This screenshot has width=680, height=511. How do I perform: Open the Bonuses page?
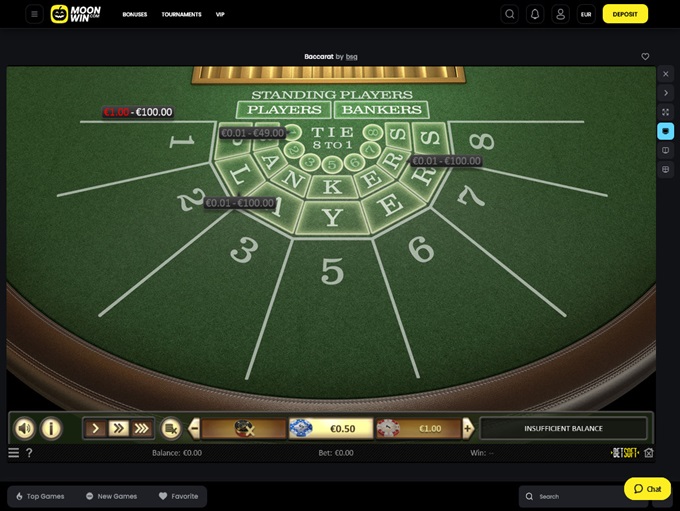click(135, 15)
